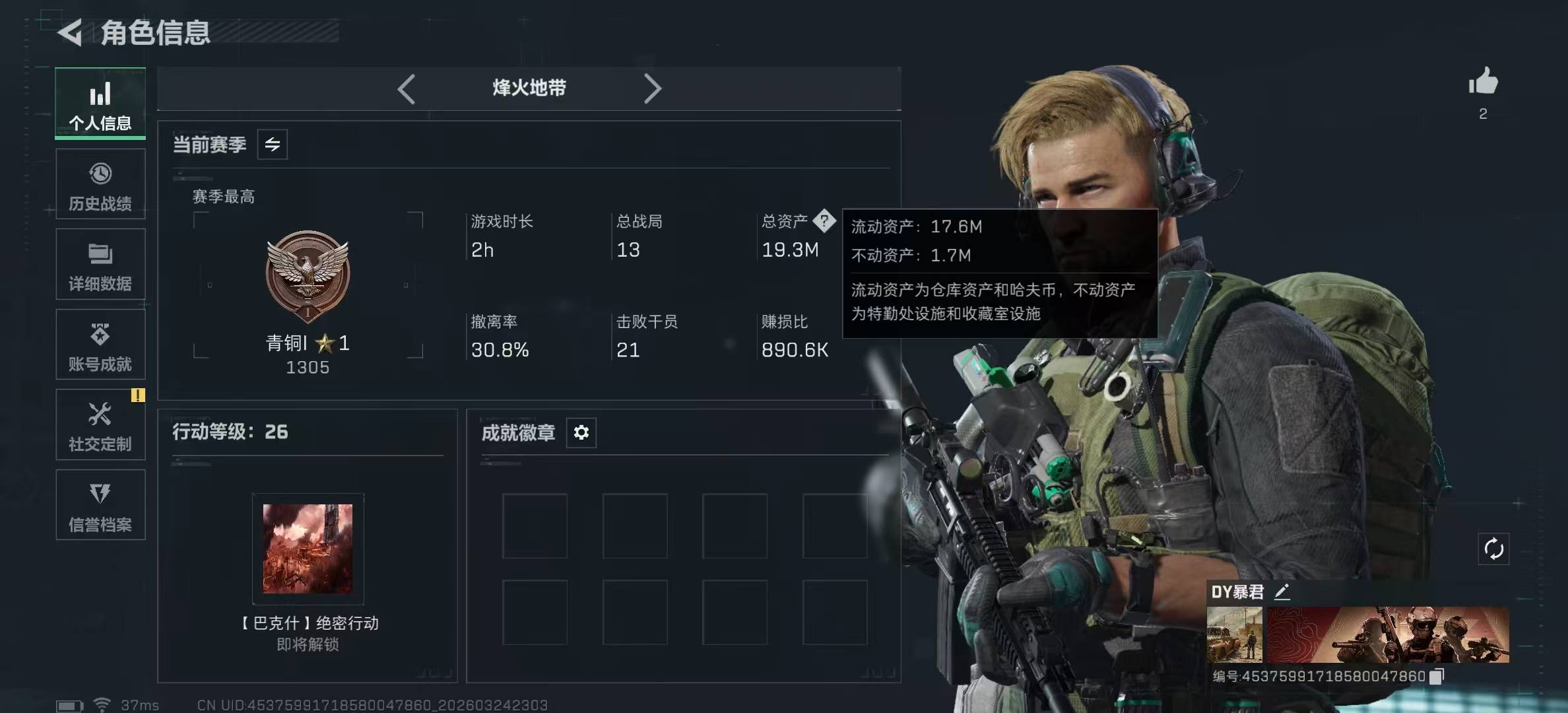Image resolution: width=1568 pixels, height=713 pixels.
Task: Open the red squad banner card
Action: 1387,635
